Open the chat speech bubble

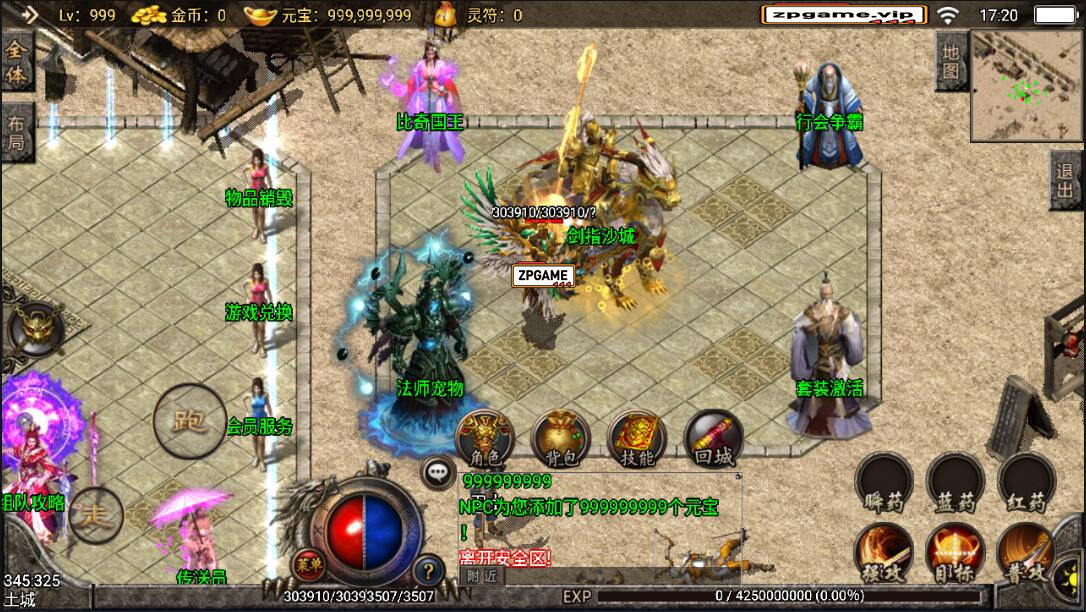tap(438, 472)
